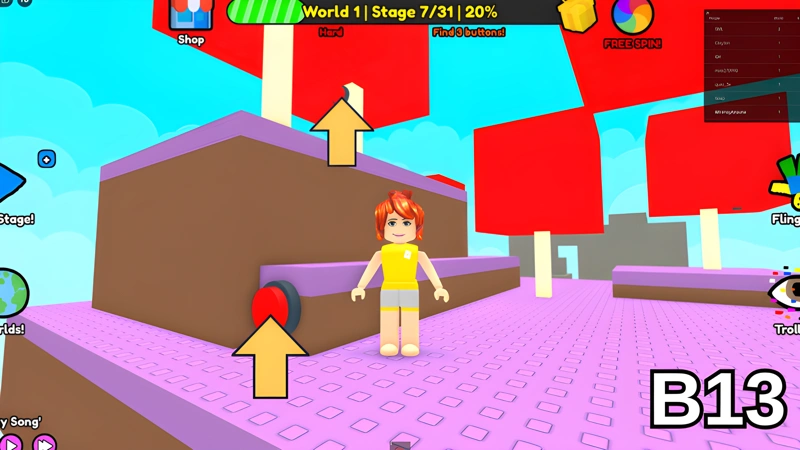Click the small blue plus icon
Viewport: 800px width, 450px height.
point(46,159)
